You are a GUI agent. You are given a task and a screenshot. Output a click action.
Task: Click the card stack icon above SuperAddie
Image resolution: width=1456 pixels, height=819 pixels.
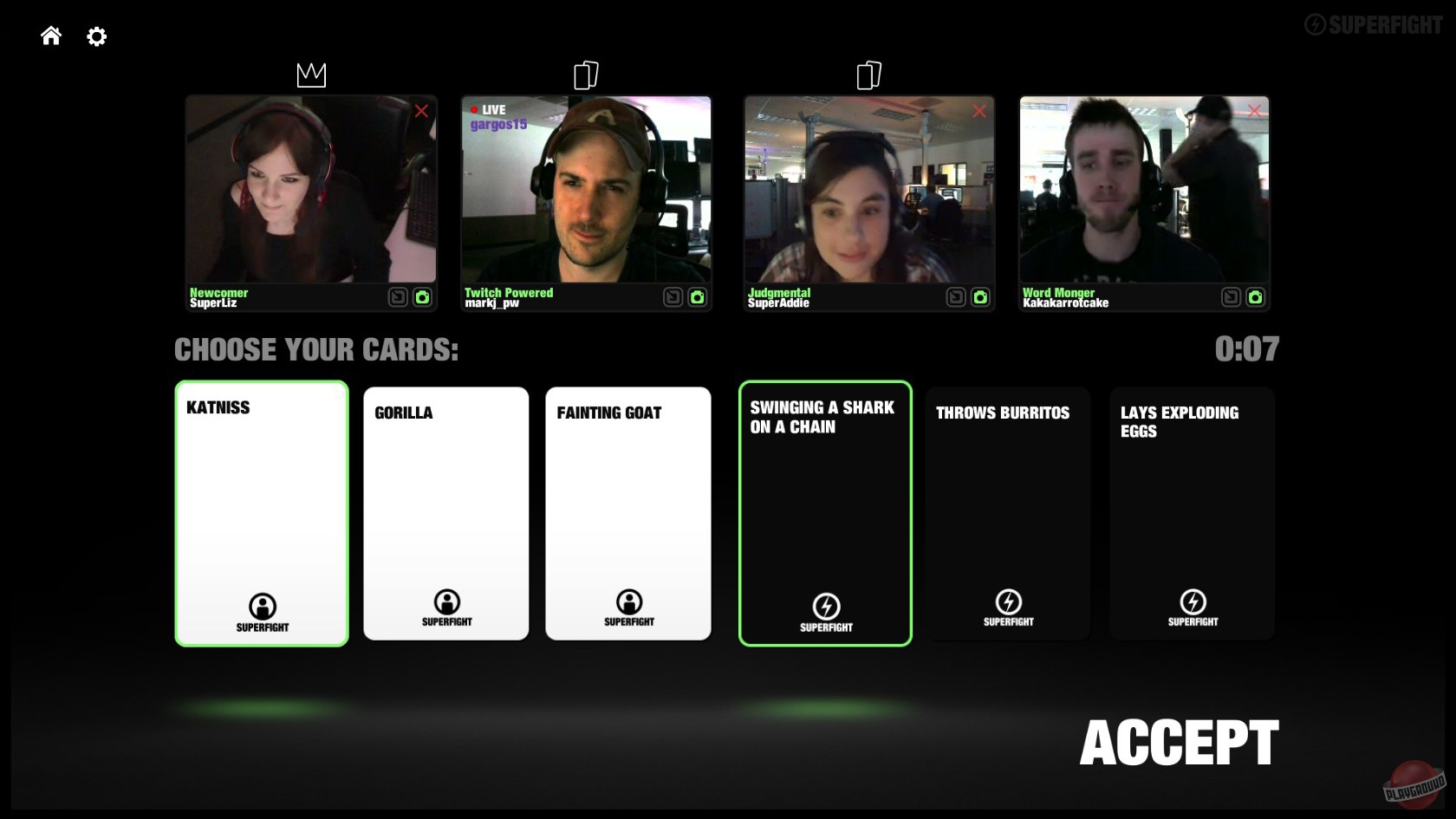(x=869, y=75)
